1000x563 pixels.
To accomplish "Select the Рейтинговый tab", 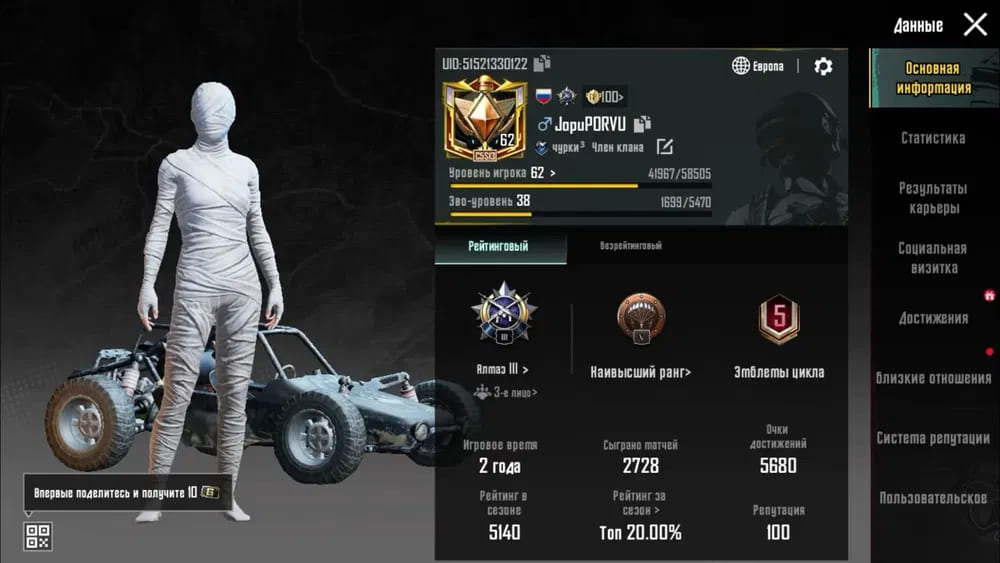I will pos(500,246).
